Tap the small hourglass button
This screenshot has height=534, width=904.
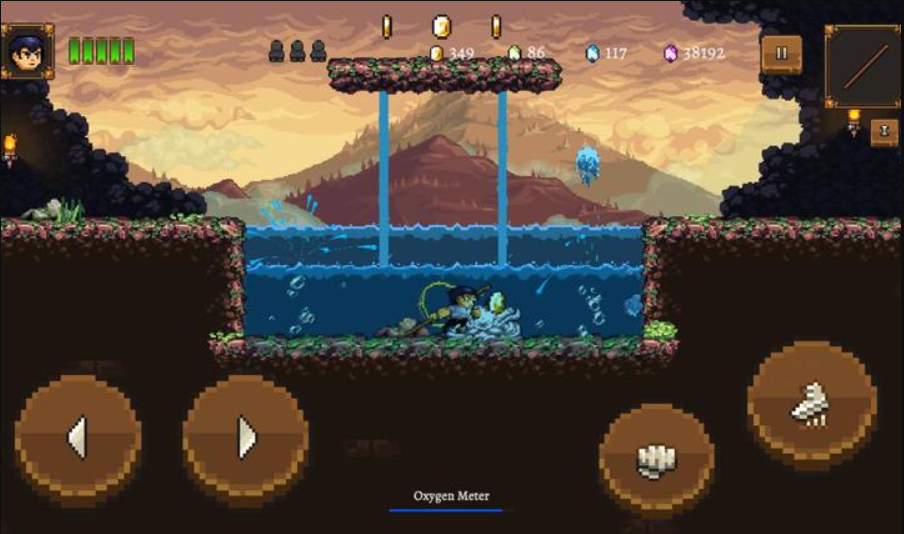click(x=884, y=132)
